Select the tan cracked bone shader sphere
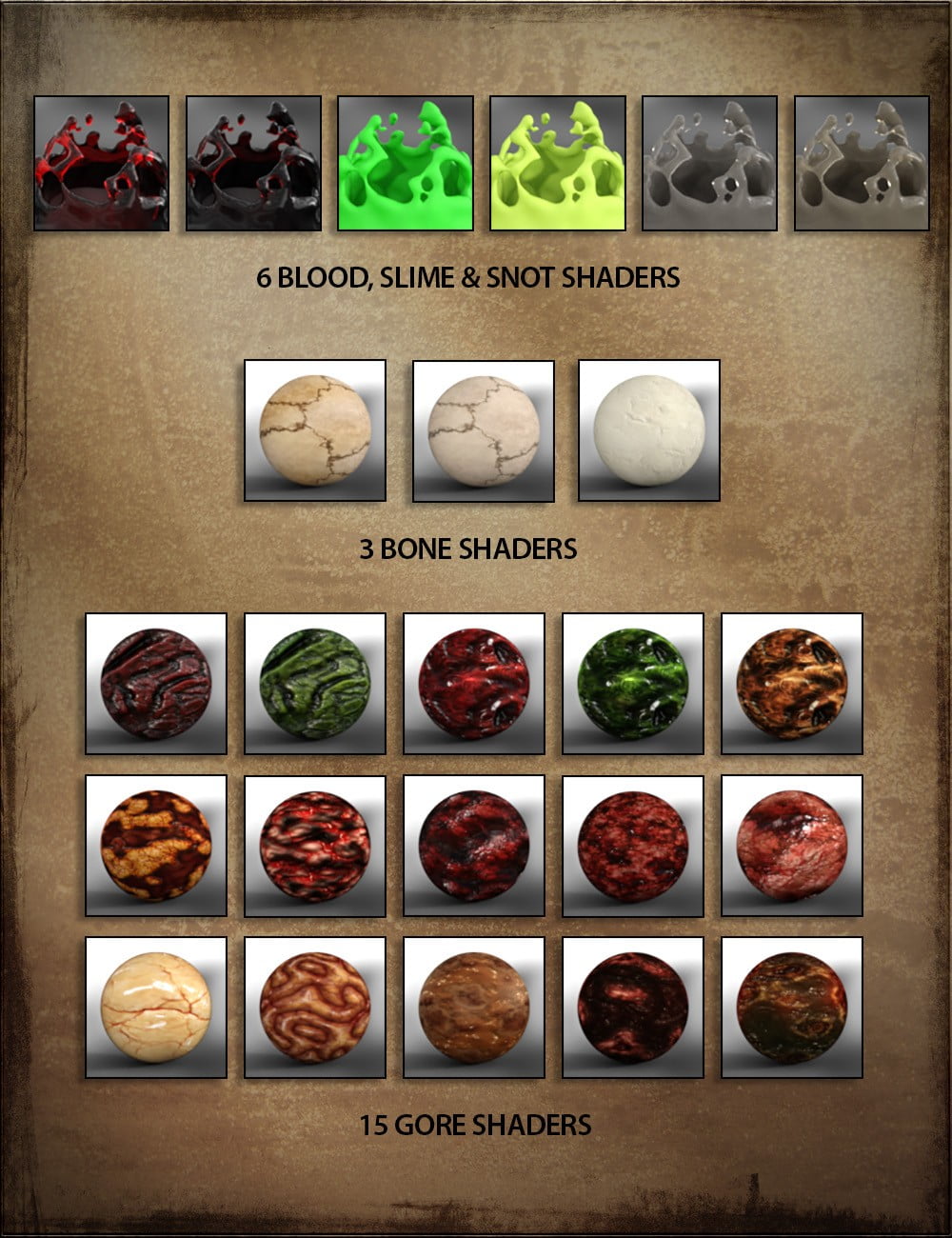This screenshot has width=952, height=1238. click(x=315, y=430)
